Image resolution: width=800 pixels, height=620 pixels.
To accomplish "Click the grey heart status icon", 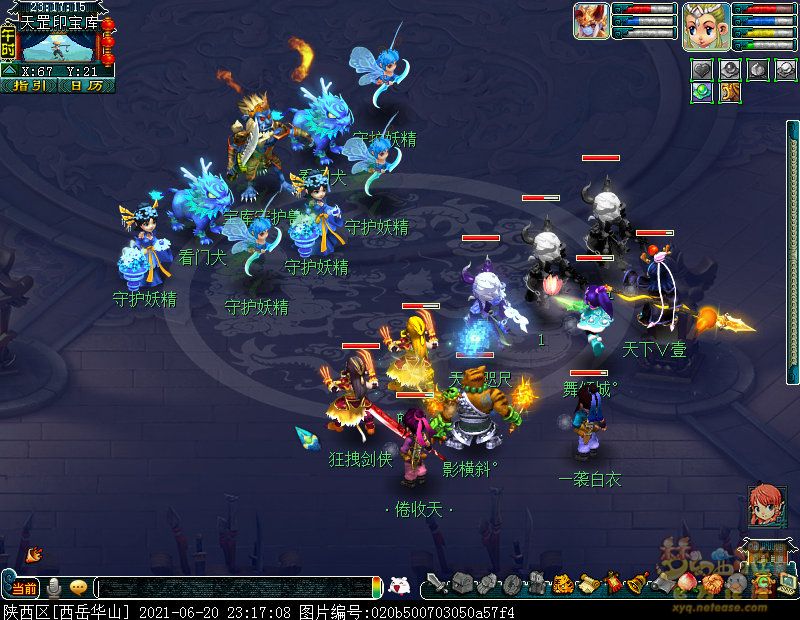I will pos(703,70).
